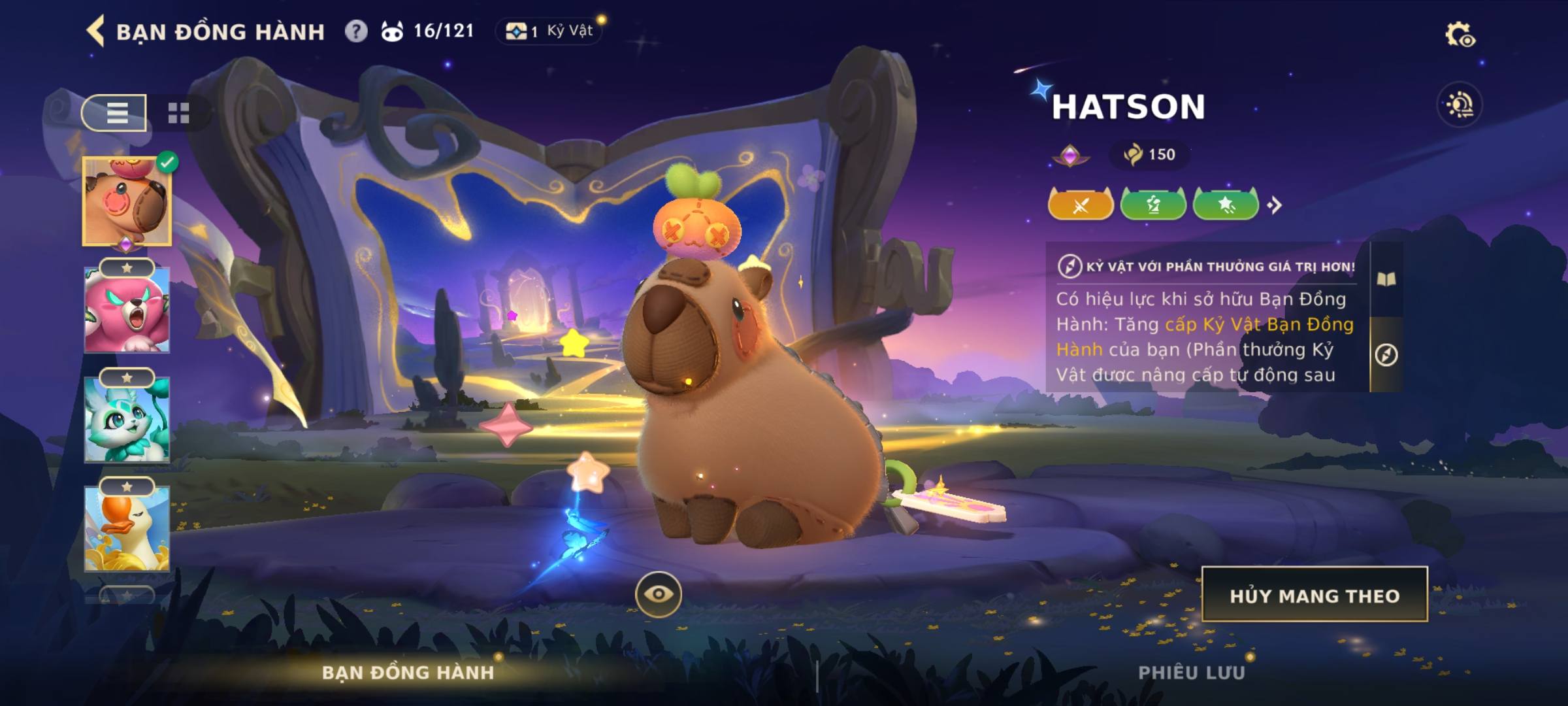Click the middle green trait badge
This screenshot has height=706, width=1568.
coord(1153,205)
